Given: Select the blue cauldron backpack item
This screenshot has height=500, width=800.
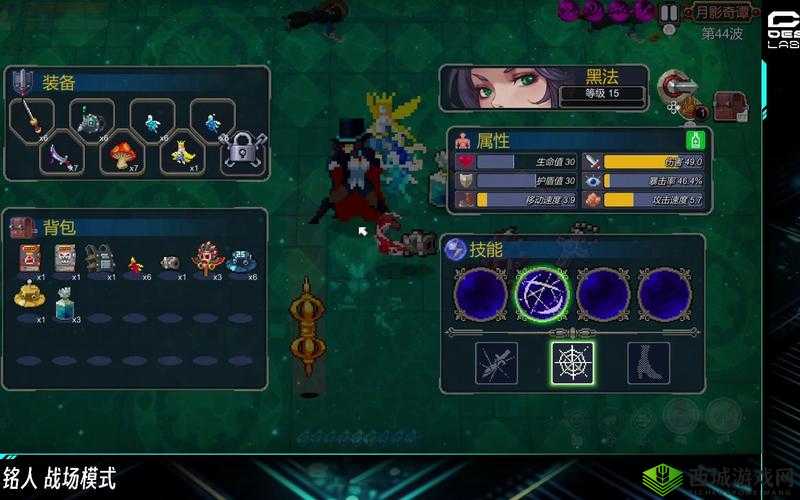Looking at the screenshot, I should tap(241, 259).
